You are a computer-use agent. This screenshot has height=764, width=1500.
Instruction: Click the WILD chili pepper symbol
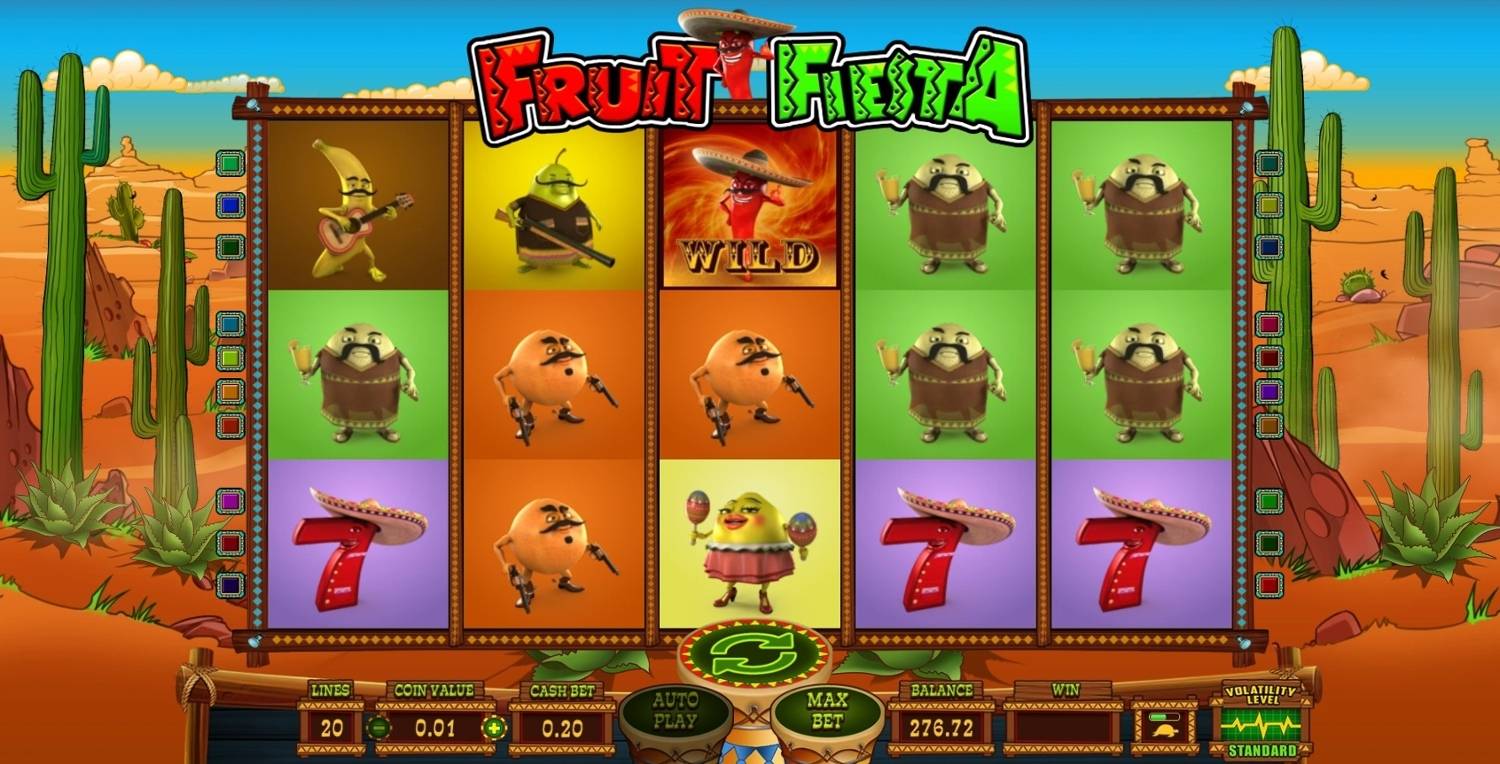(x=748, y=210)
